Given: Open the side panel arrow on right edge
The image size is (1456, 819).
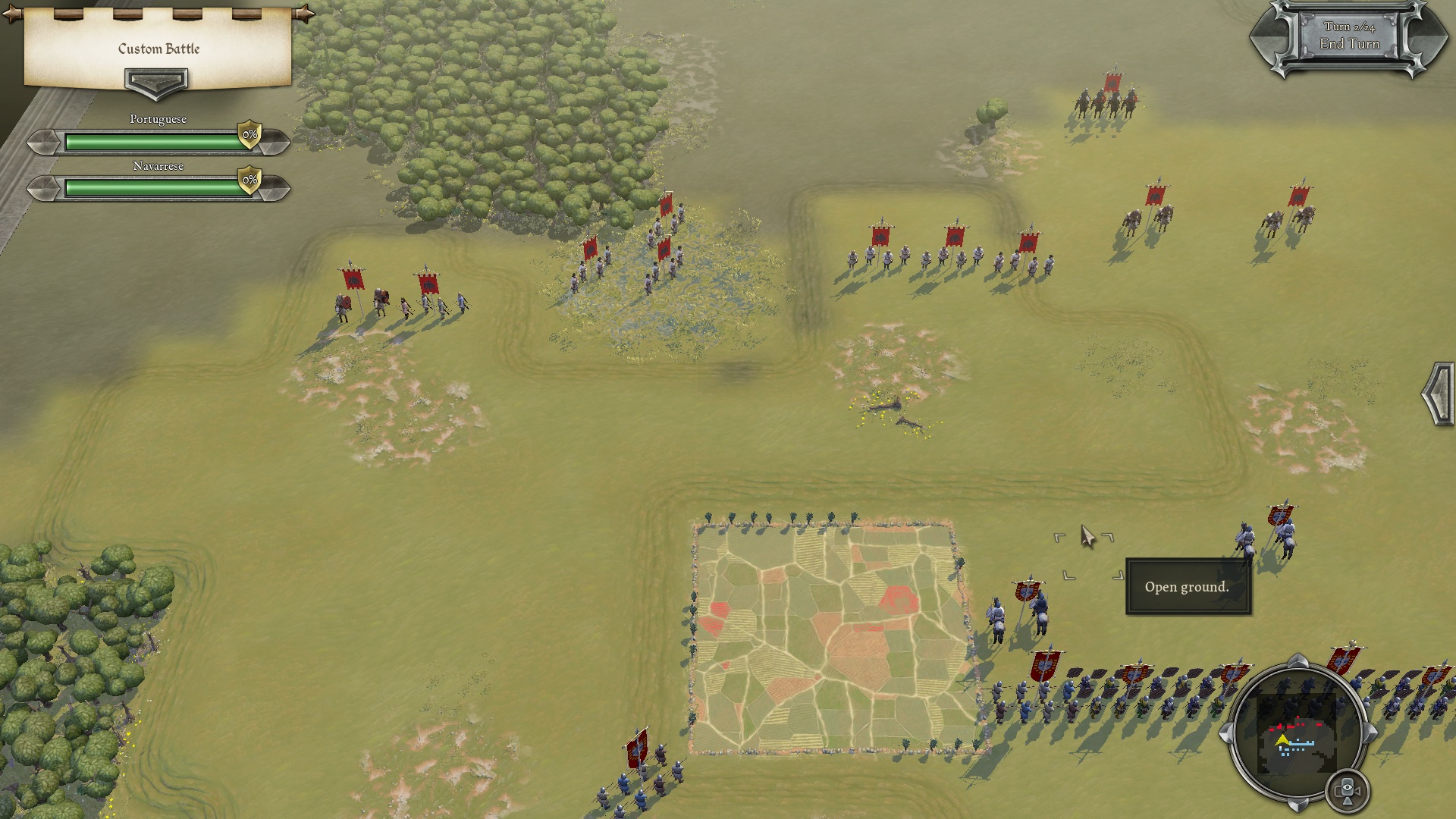Looking at the screenshot, I should click(x=1439, y=394).
